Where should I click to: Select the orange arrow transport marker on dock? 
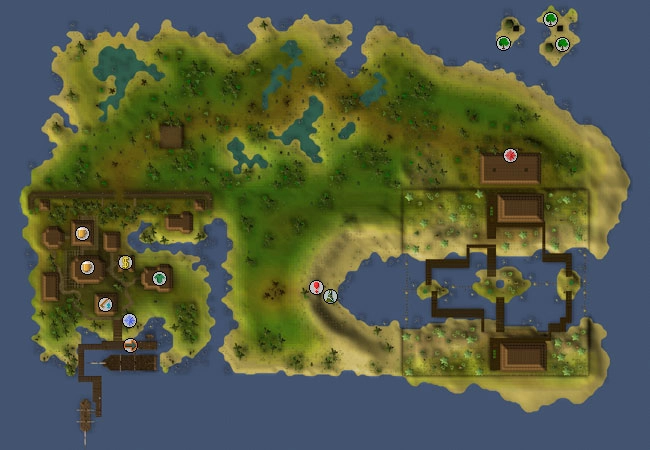[130, 345]
